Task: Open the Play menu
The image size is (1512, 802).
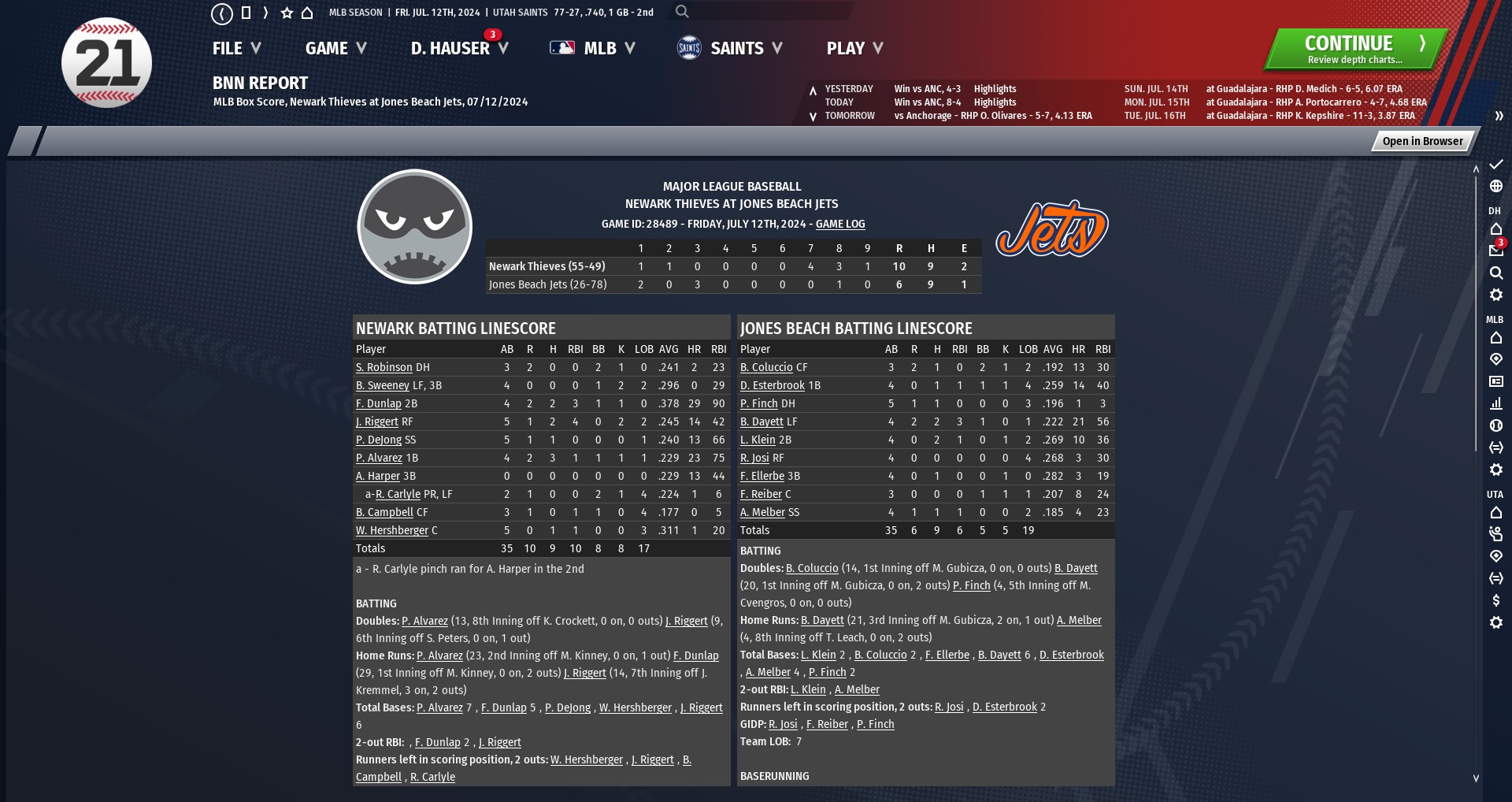Action: [x=854, y=49]
